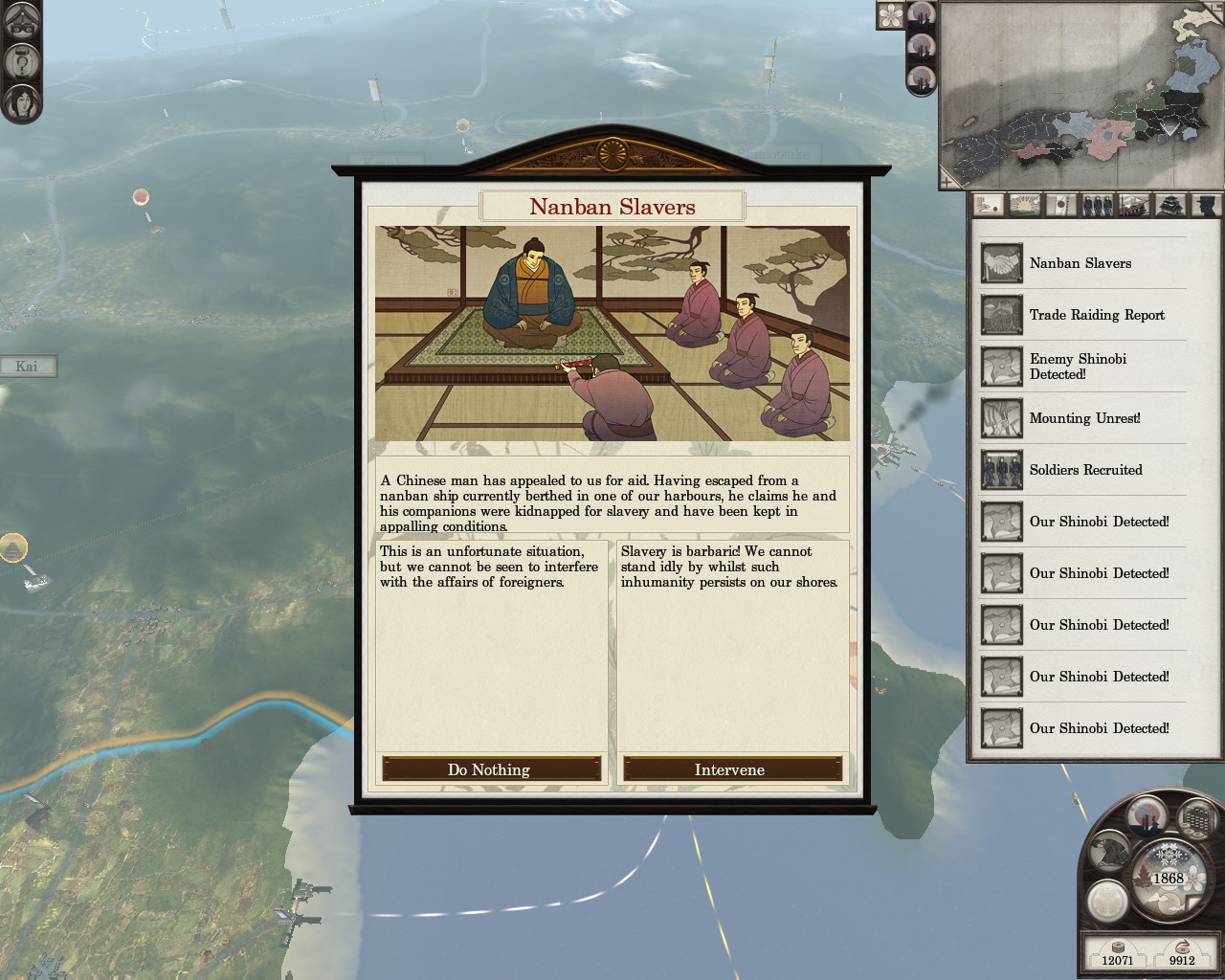This screenshot has width=1225, height=980.
Task: Switch to the officer silhouette agents tab
Action: [1206, 205]
